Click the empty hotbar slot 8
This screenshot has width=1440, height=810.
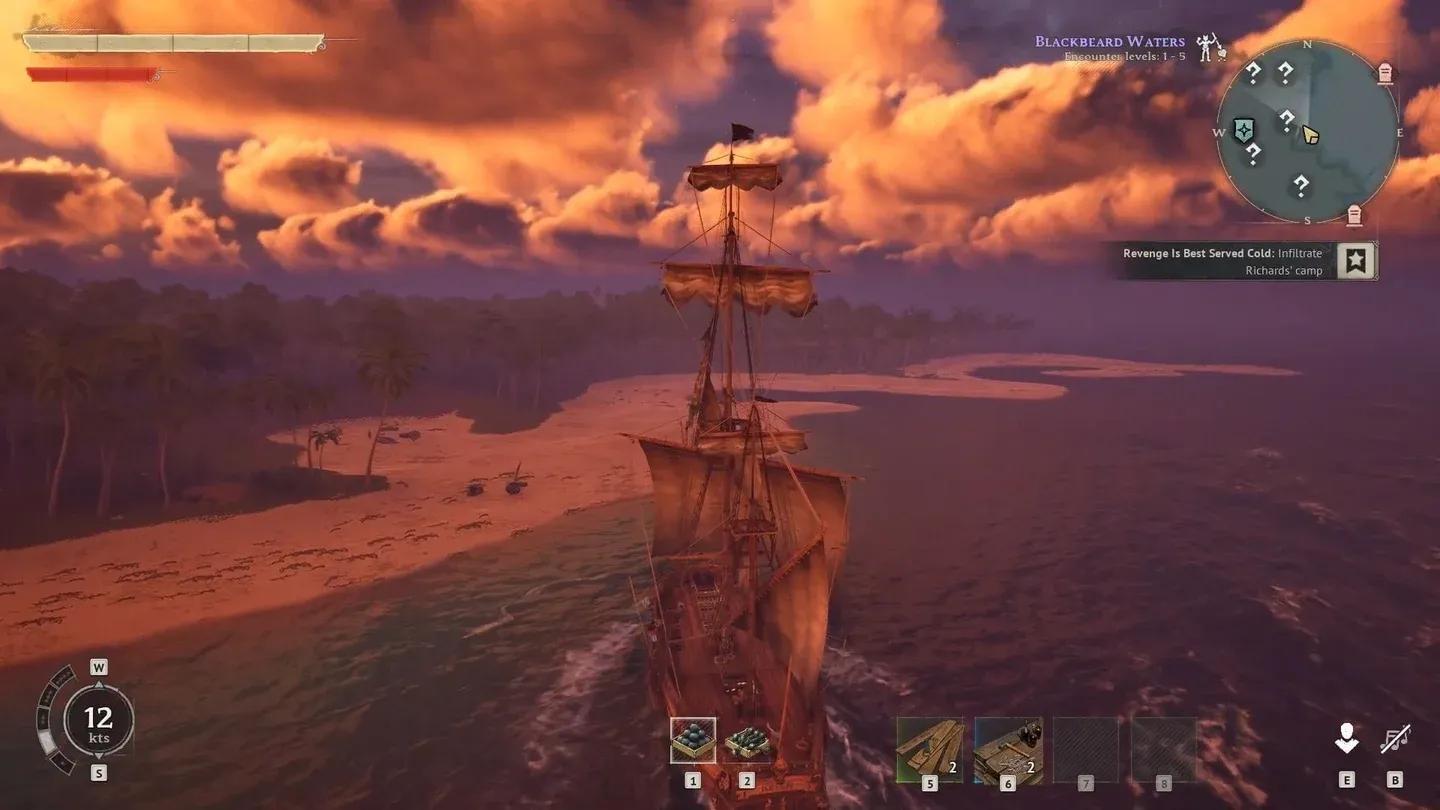coord(1166,745)
